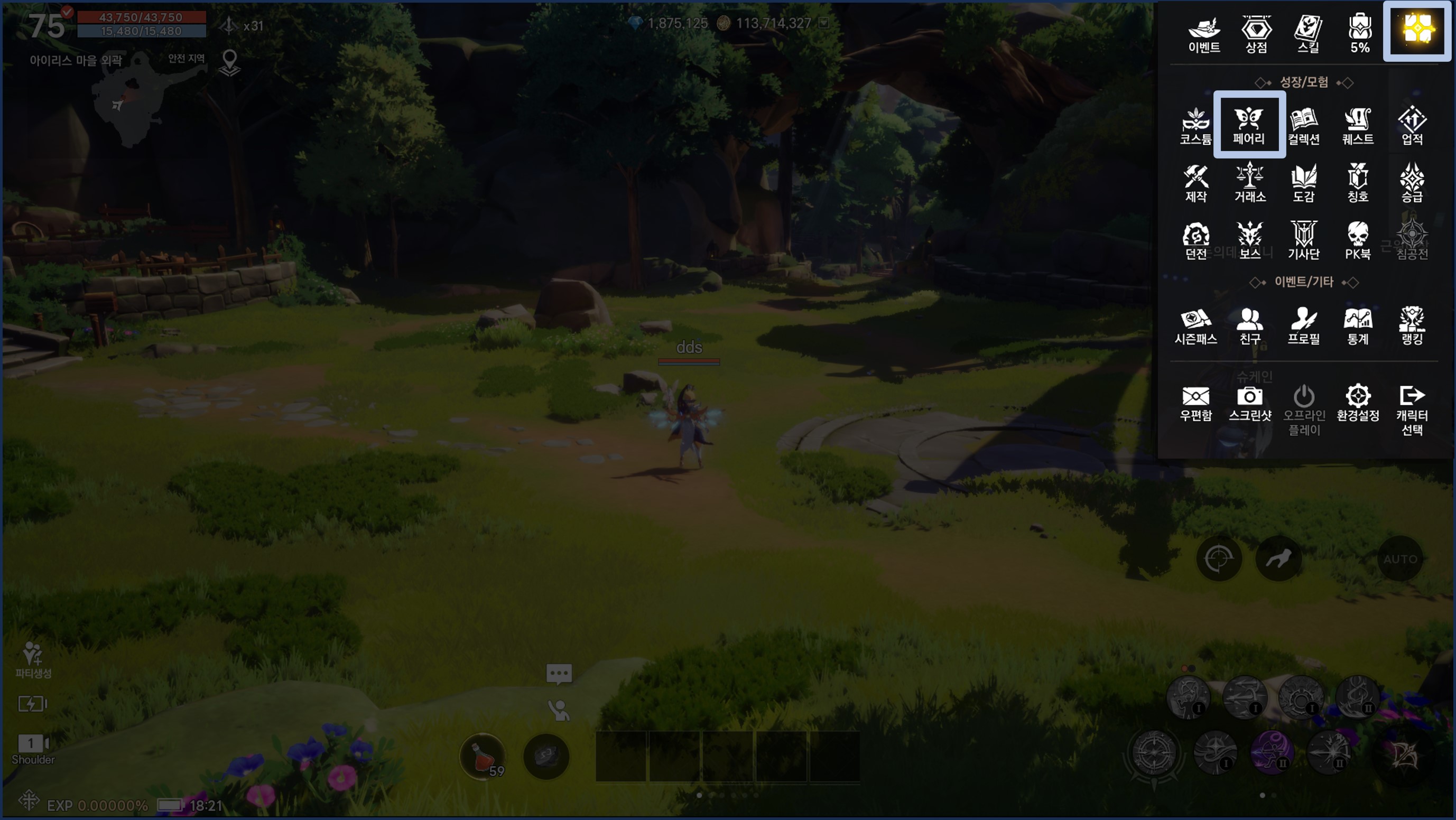Open the 페어리 (Fairy) menu
Screen dimensions: 1456x820
click(x=1249, y=125)
